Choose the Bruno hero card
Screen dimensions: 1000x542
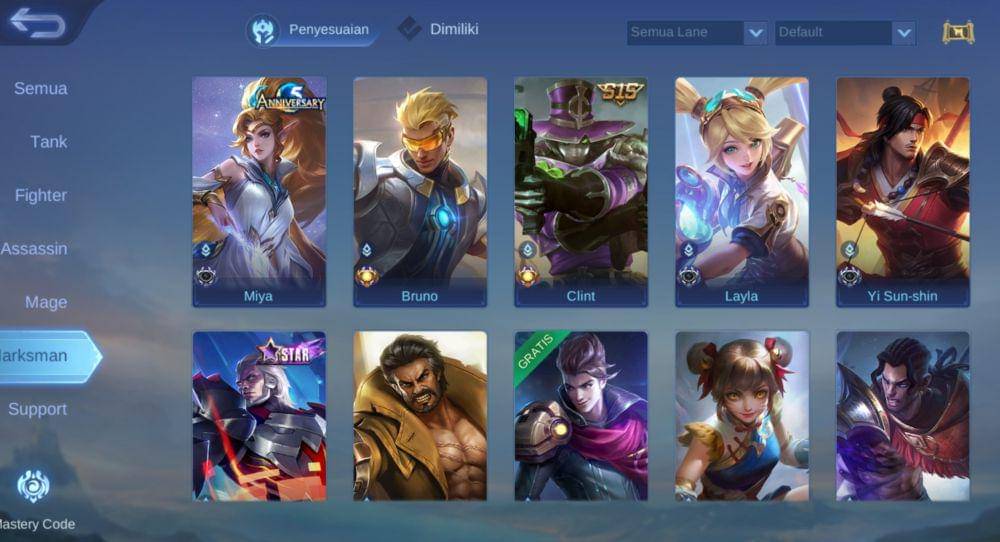click(x=420, y=190)
